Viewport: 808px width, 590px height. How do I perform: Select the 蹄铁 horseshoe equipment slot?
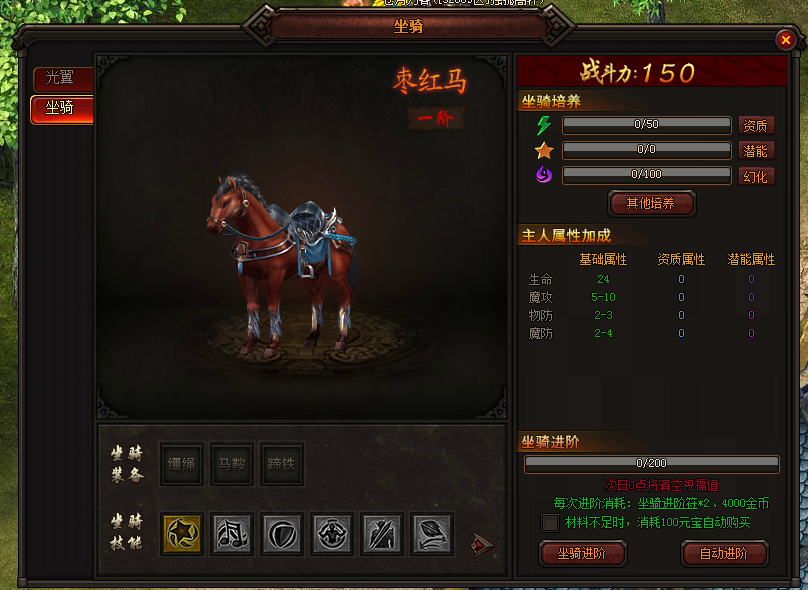coord(281,464)
